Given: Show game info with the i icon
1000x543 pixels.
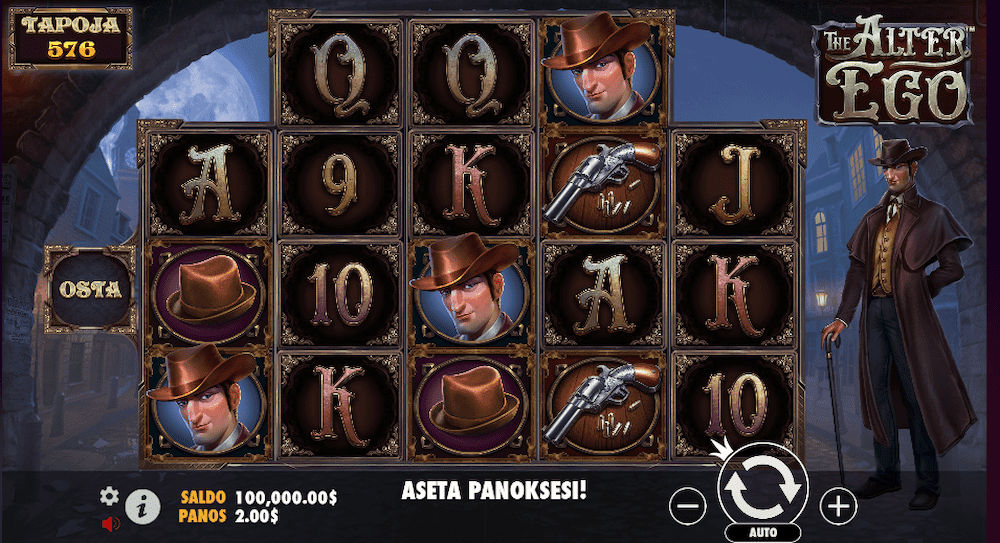Looking at the screenshot, I should tap(143, 507).
